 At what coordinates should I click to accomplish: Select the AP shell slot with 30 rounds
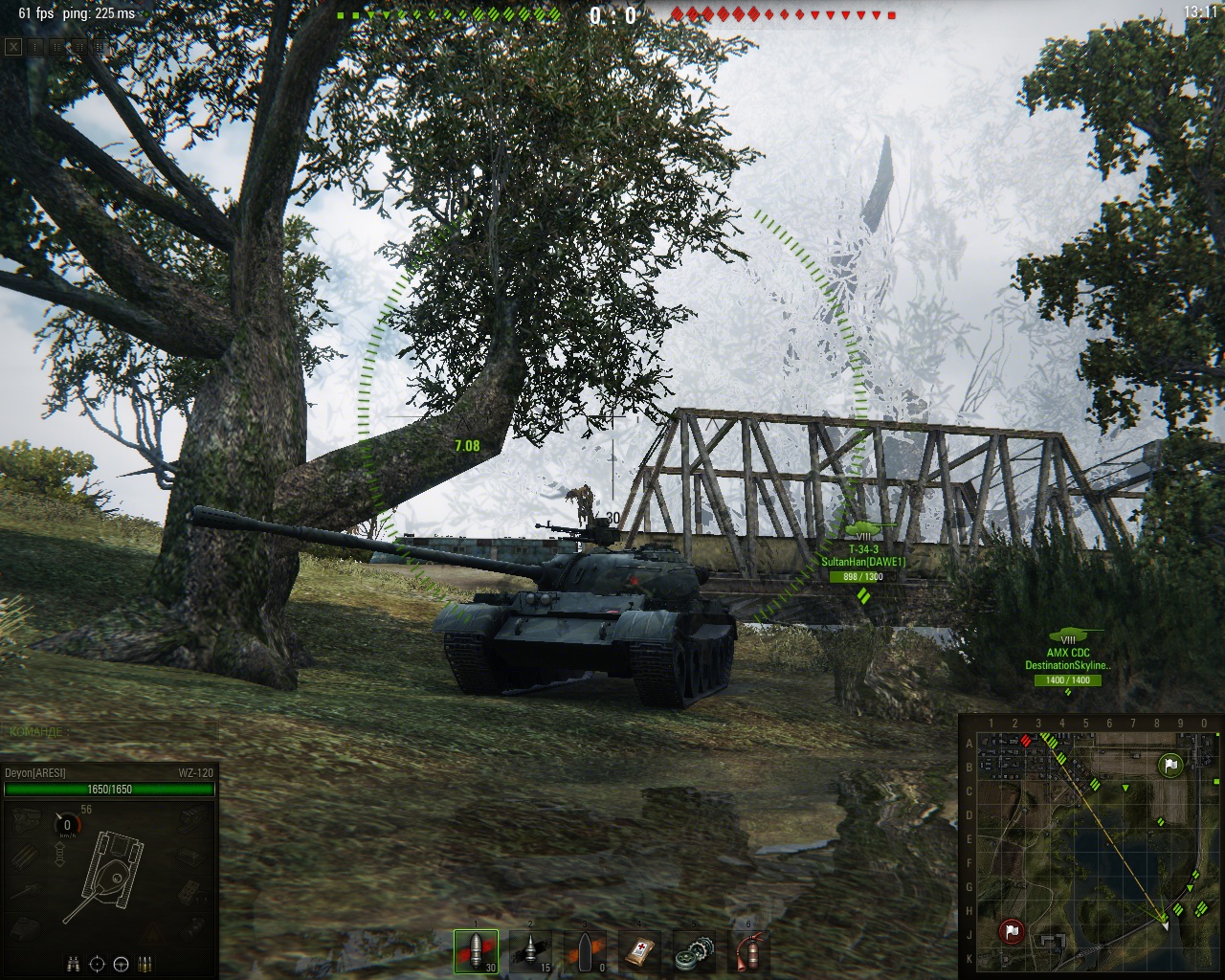(476, 950)
